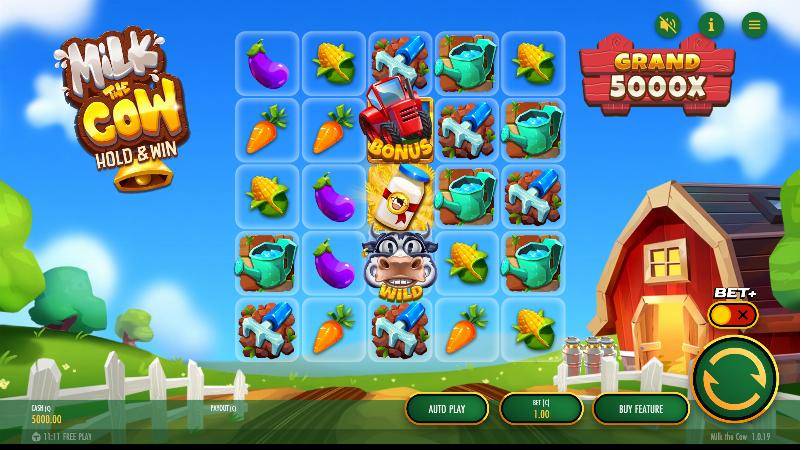The width and height of the screenshot is (800, 450).
Task: Open the bet amount selector
Action: coord(540,408)
